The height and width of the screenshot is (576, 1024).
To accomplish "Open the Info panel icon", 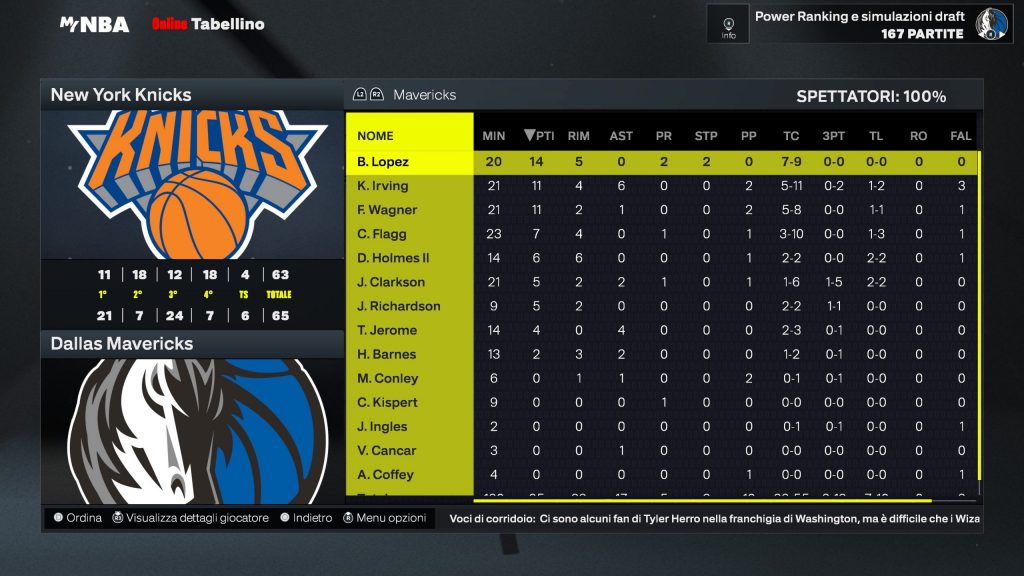I will click(x=728, y=22).
